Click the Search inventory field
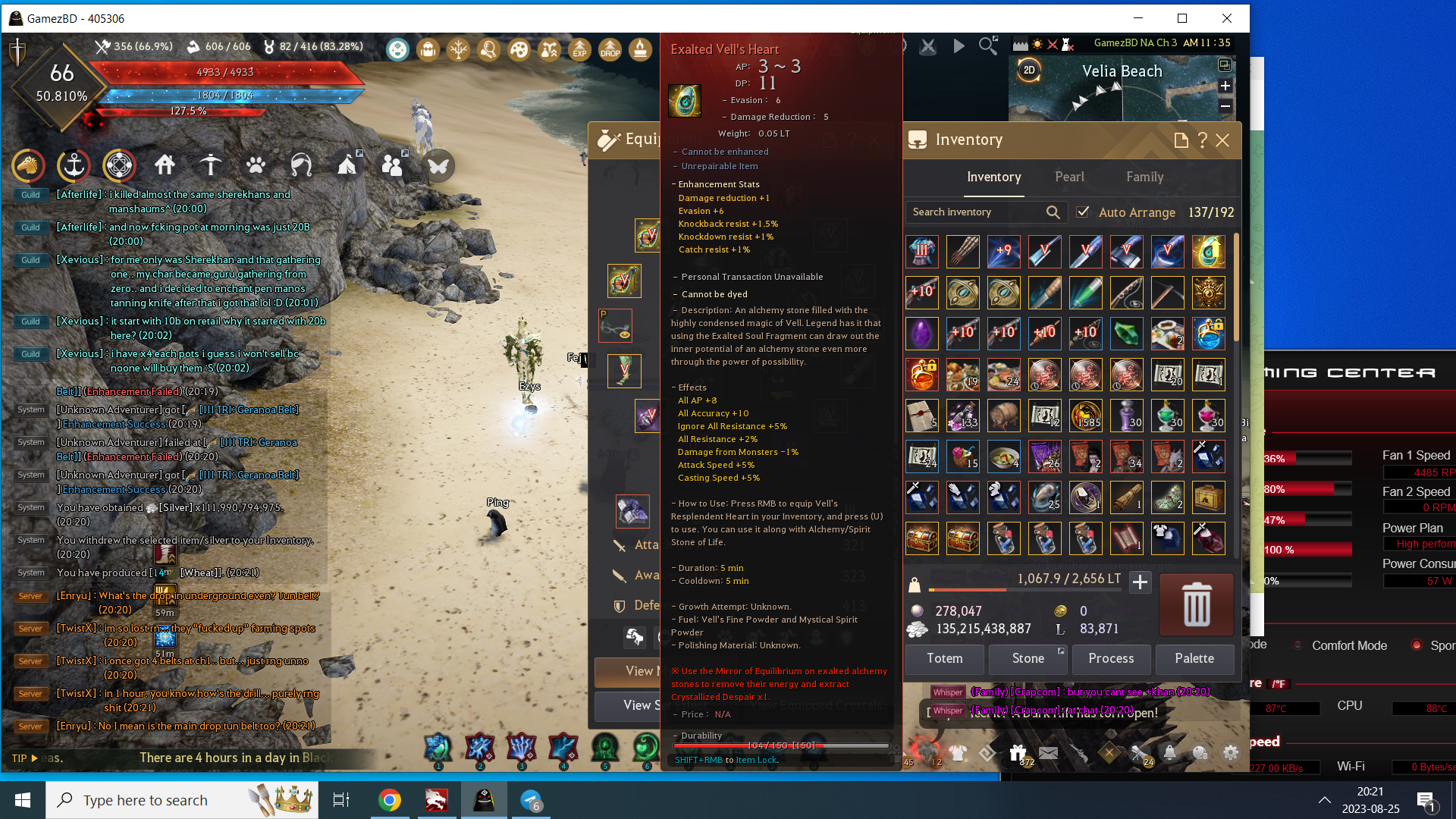Screen dimensions: 1456x819 coord(974,212)
